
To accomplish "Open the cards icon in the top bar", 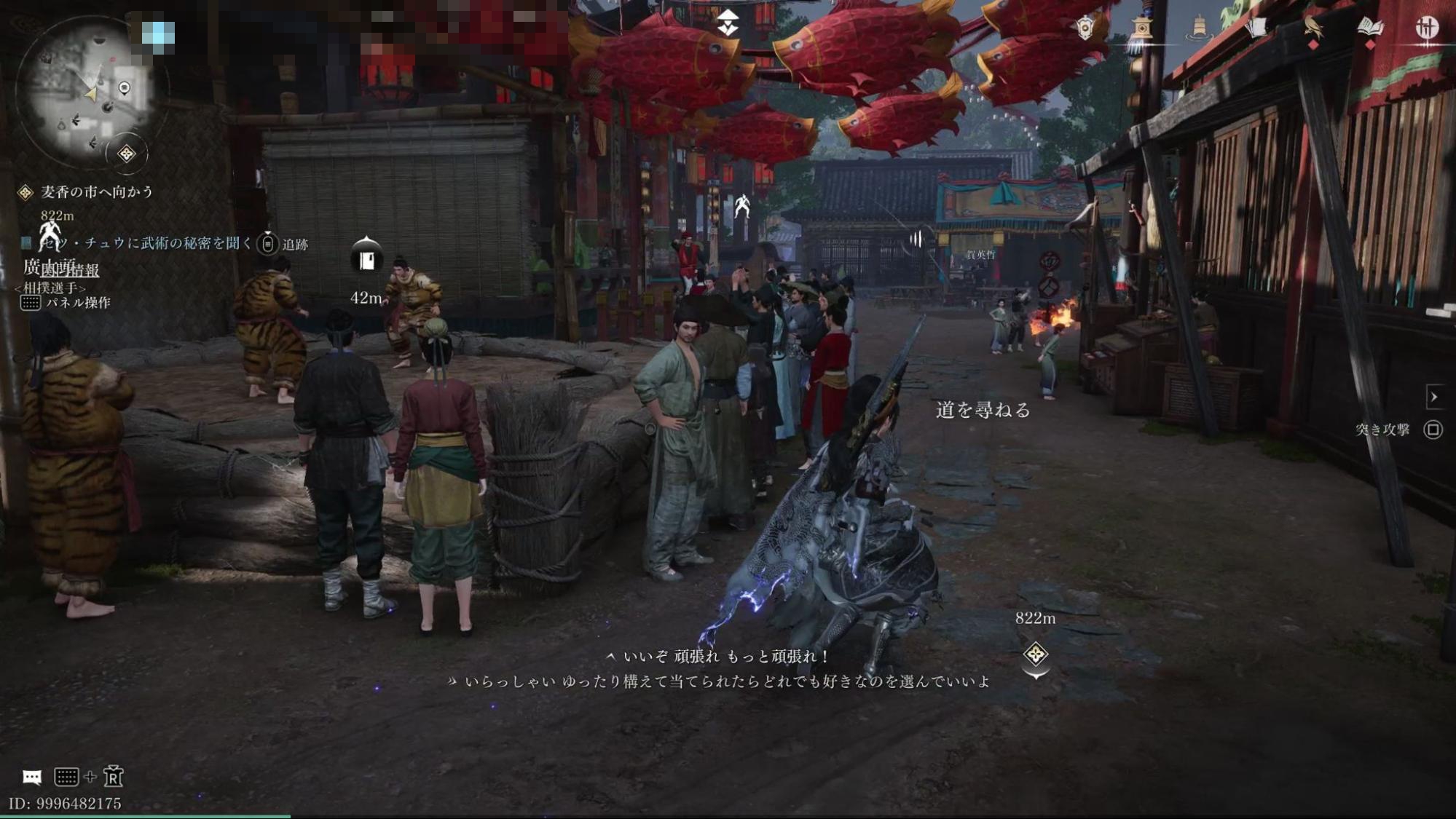I will (1256, 28).
